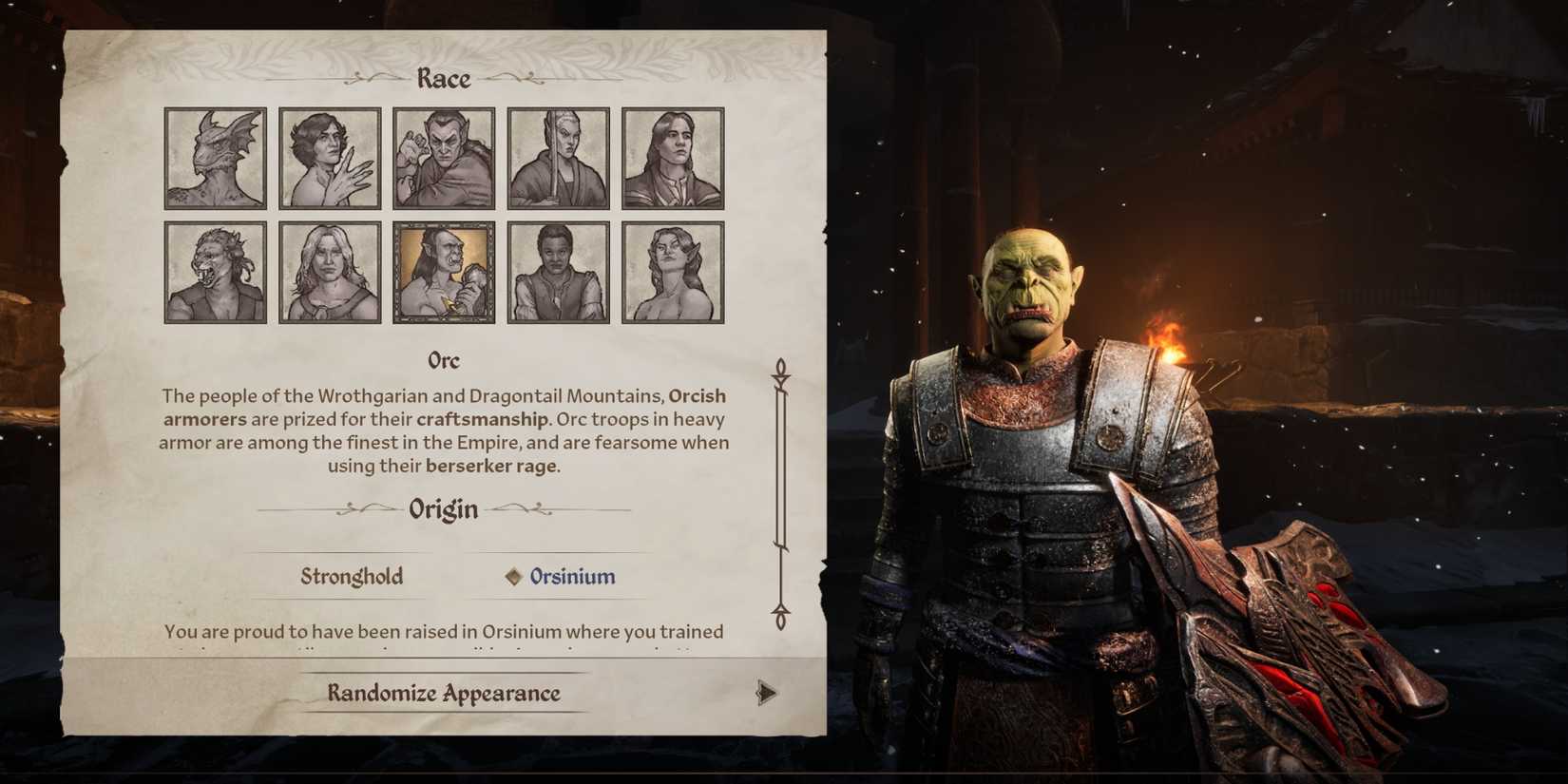1568x784 pixels.
Task: Select the Wood Elf race portrait
Action: (x=672, y=271)
